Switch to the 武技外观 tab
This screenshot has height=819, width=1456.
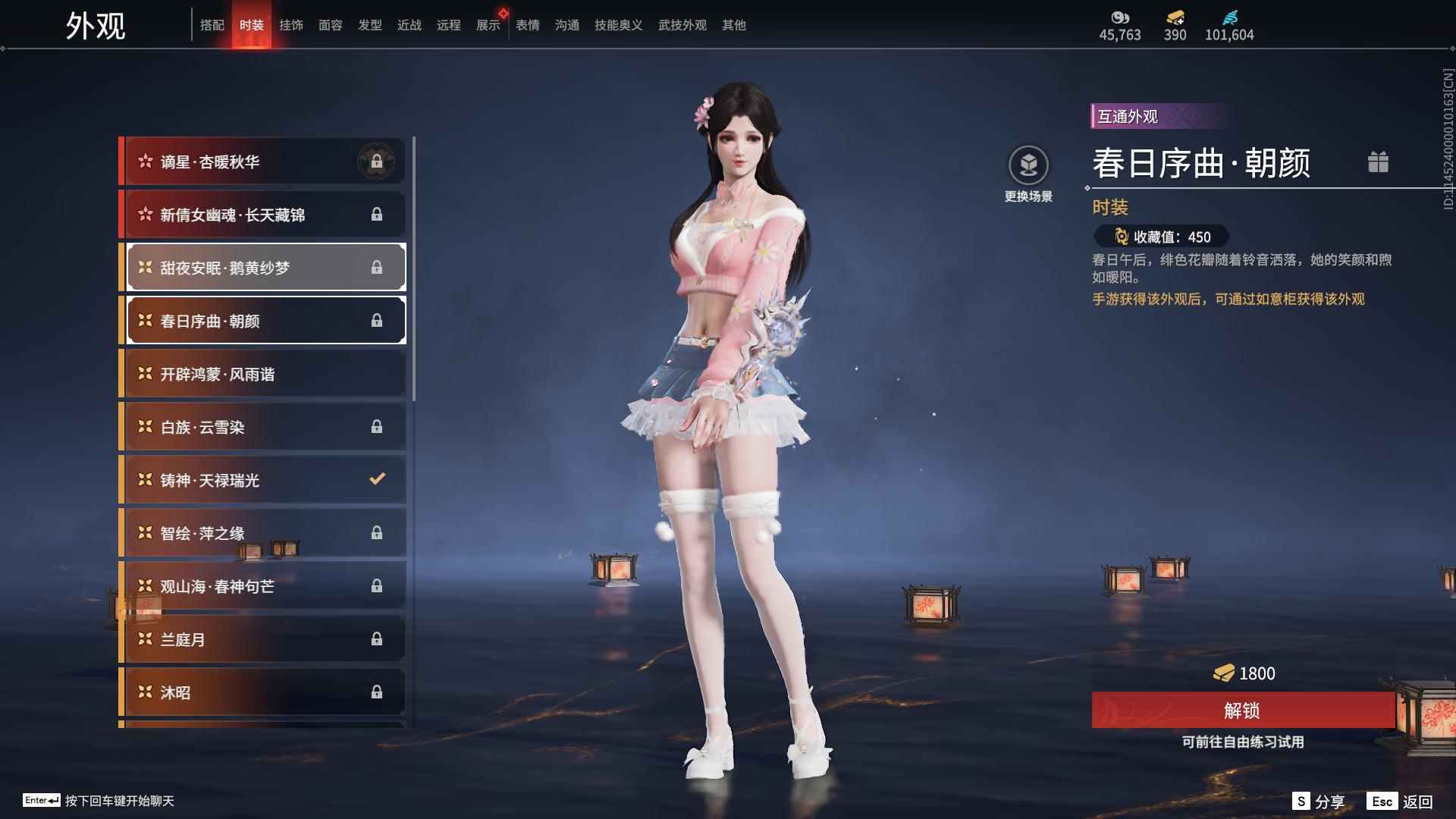click(681, 24)
